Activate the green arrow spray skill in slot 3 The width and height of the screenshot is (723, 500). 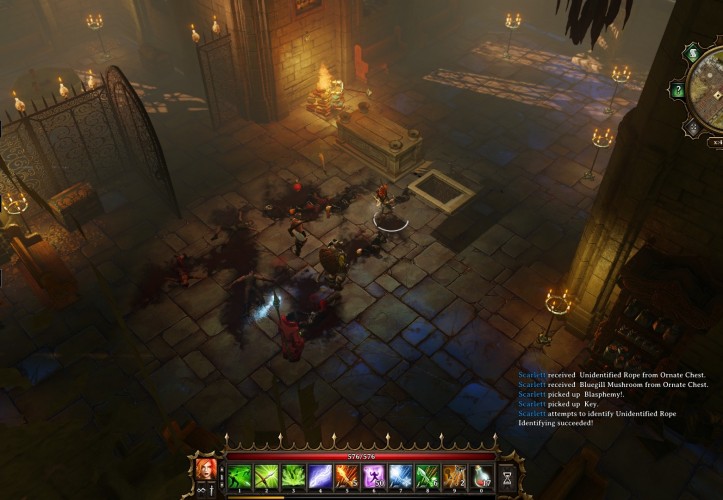point(292,476)
